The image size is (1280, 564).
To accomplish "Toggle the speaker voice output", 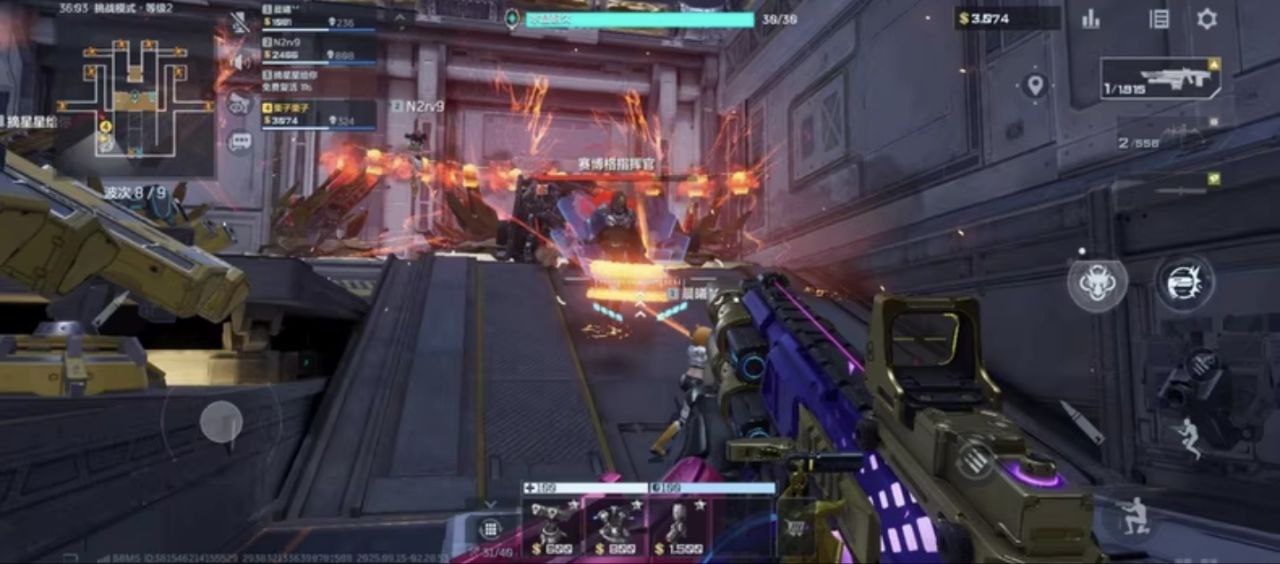I will 239,62.
